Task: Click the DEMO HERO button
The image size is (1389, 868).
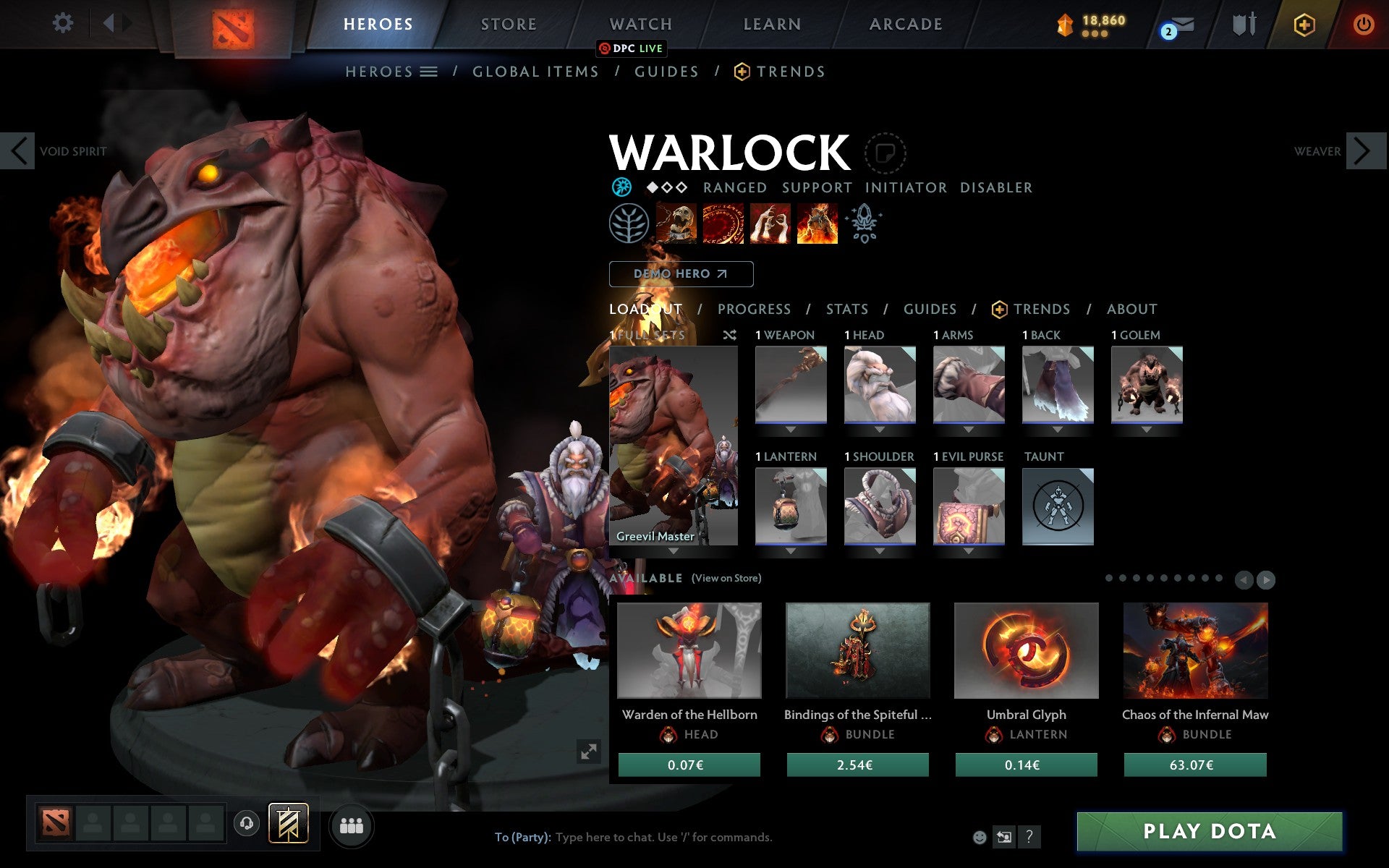Action: point(681,274)
